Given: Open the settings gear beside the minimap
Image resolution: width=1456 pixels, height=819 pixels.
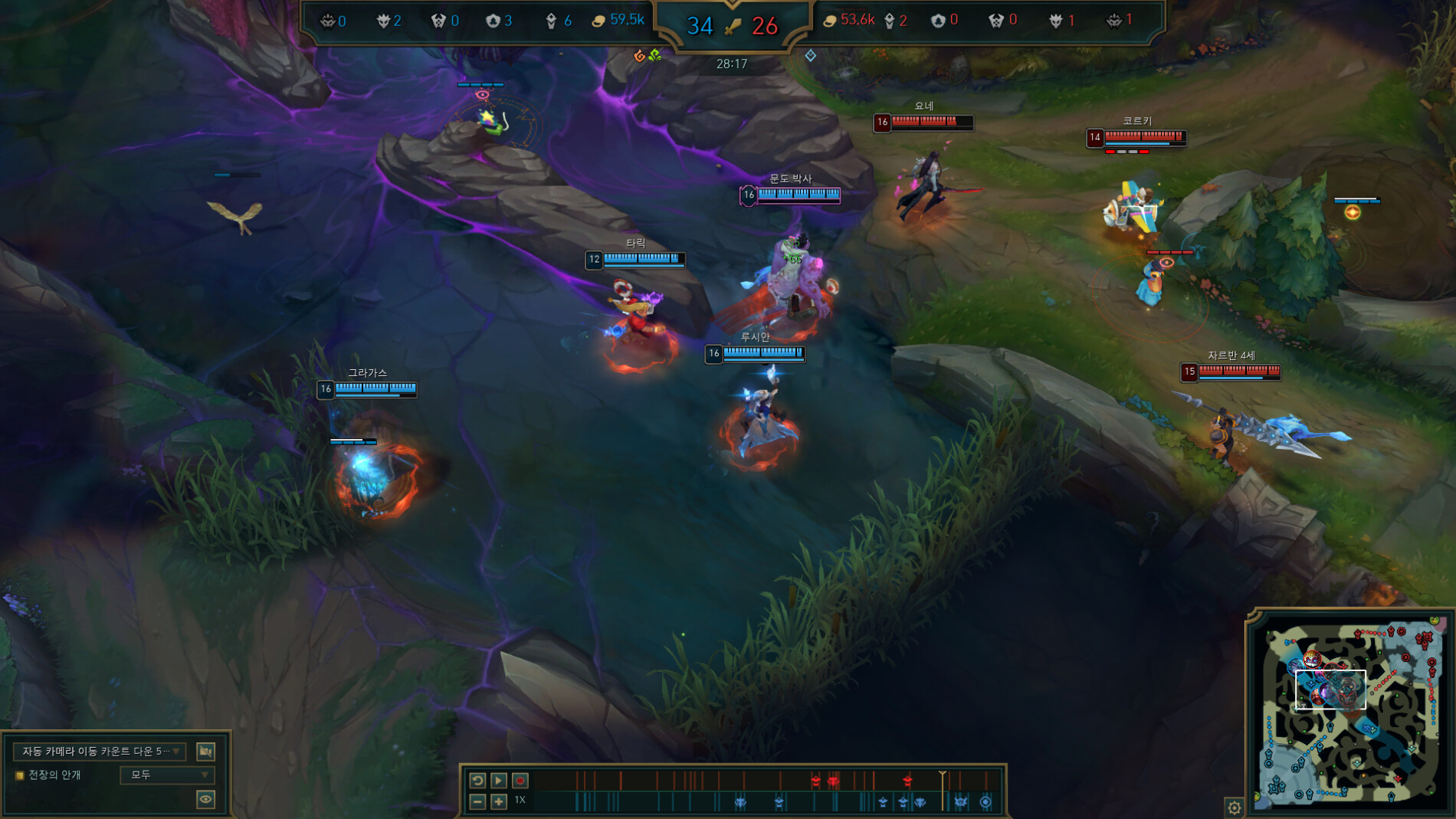Looking at the screenshot, I should pos(1235,806).
